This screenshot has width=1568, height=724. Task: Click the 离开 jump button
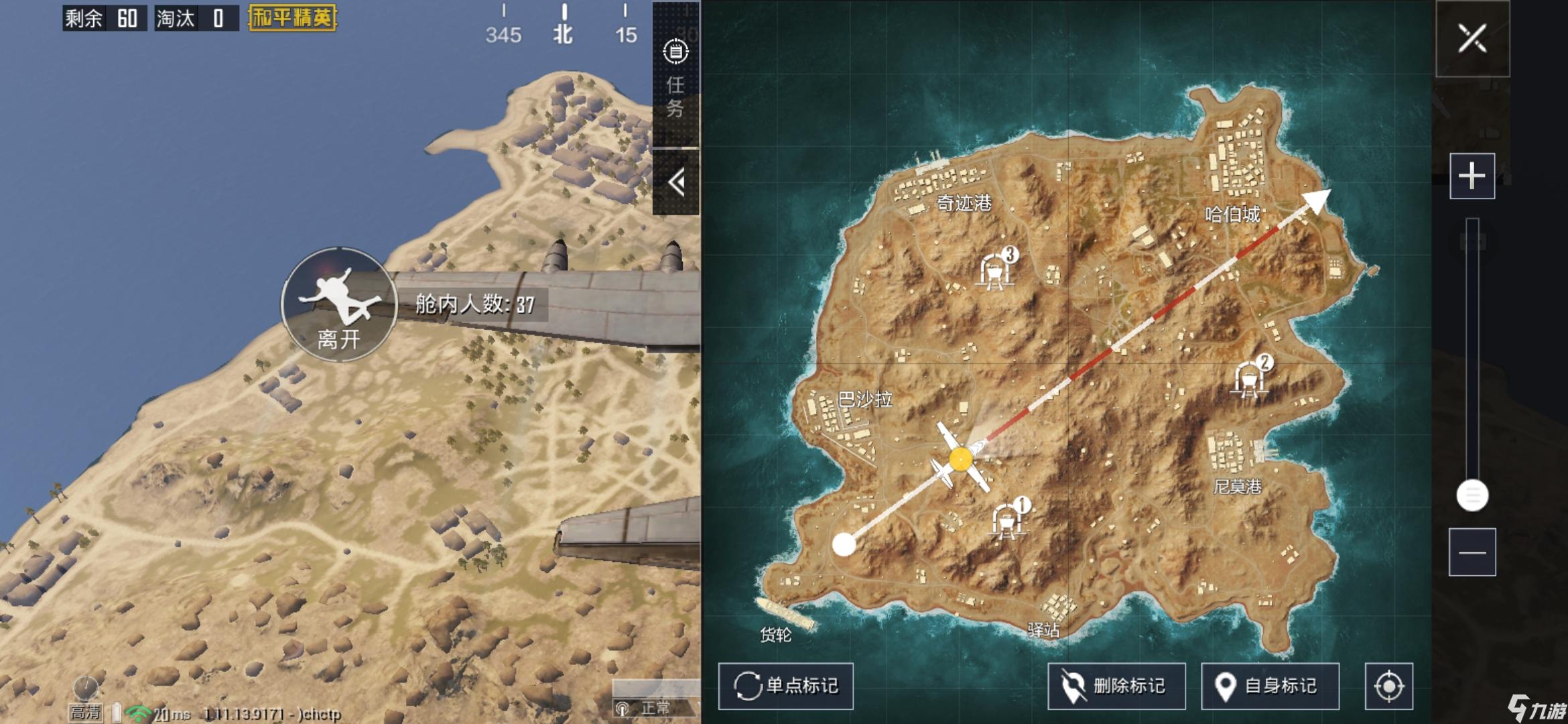339,305
